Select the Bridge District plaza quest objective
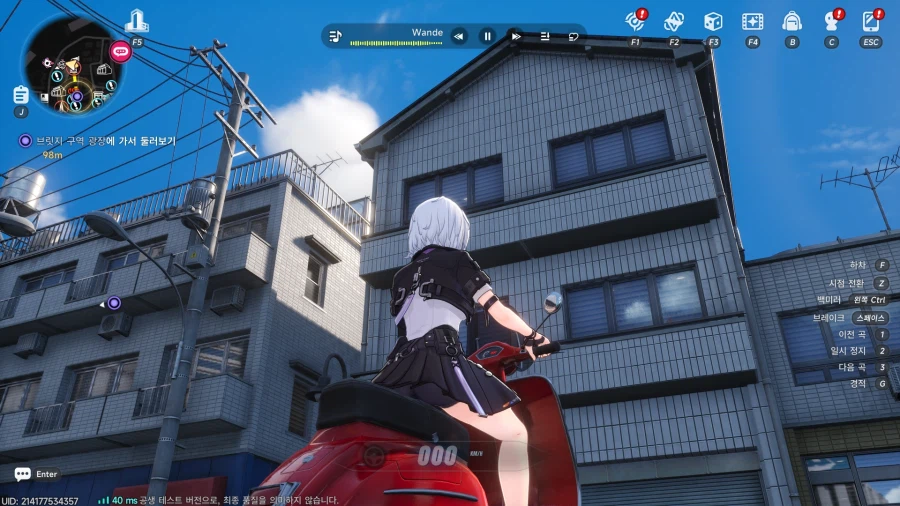The height and width of the screenshot is (506, 900). tap(105, 141)
